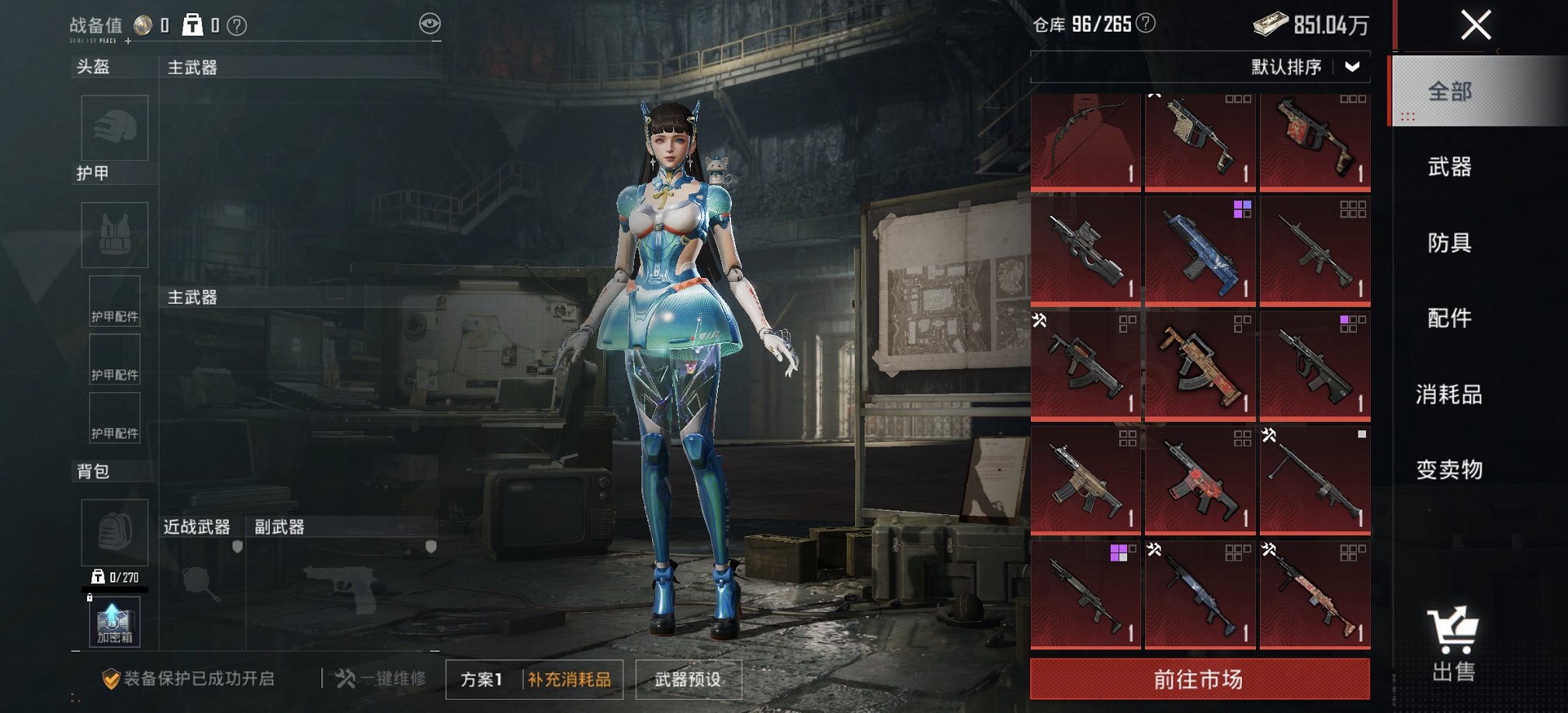The height and width of the screenshot is (713, 1568).
Task: Select the 防具 armor category
Action: tap(1449, 243)
